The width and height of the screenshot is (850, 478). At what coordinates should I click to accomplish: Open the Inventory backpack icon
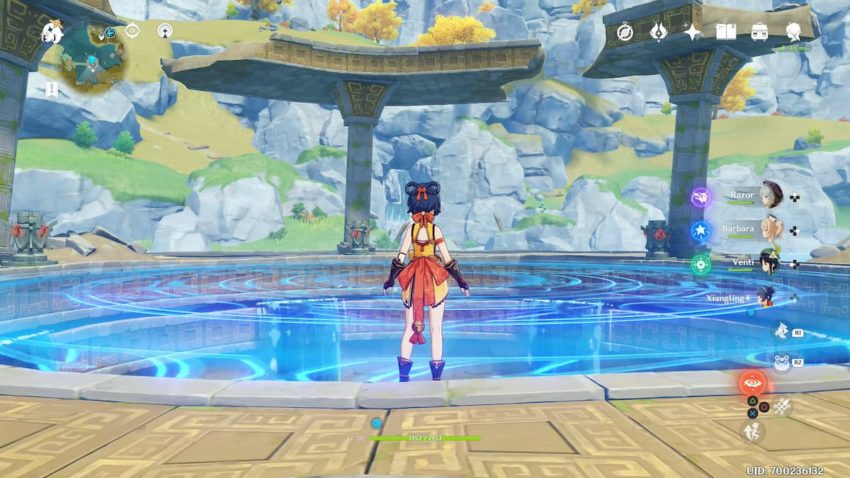pos(760,32)
